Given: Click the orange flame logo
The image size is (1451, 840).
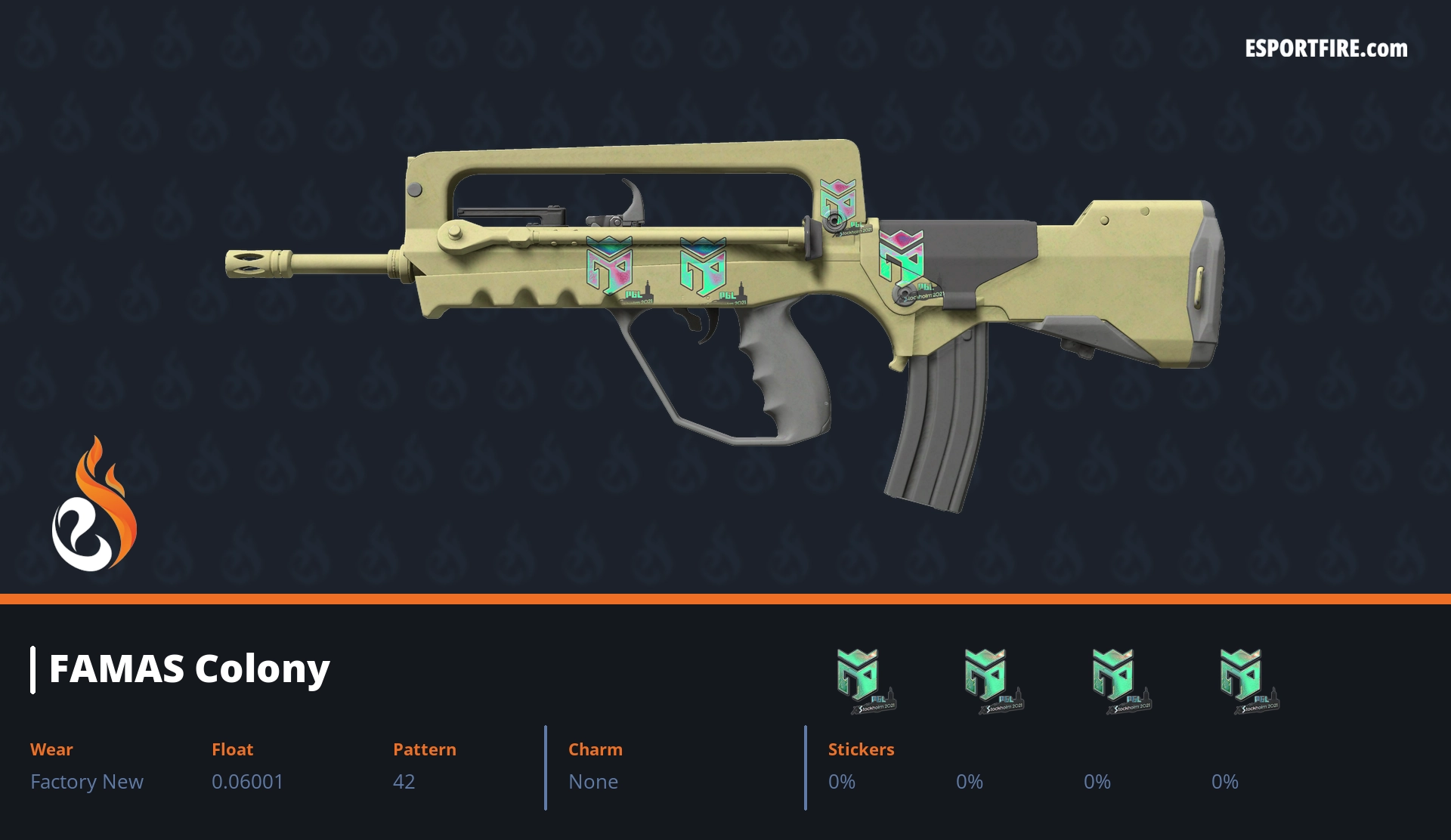Looking at the screenshot, I should (94, 505).
